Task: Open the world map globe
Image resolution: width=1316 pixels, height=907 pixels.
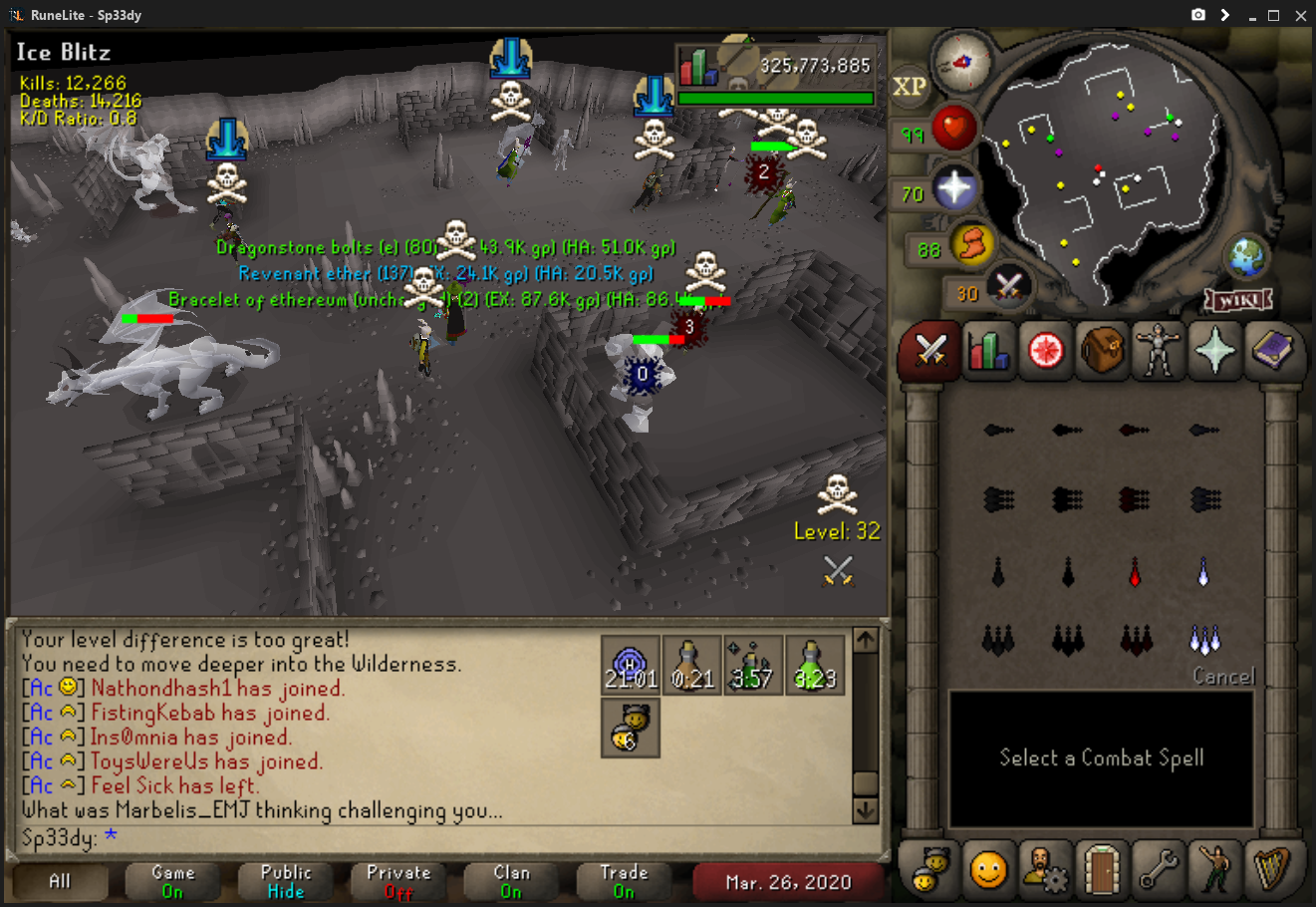Action: pos(1245,258)
